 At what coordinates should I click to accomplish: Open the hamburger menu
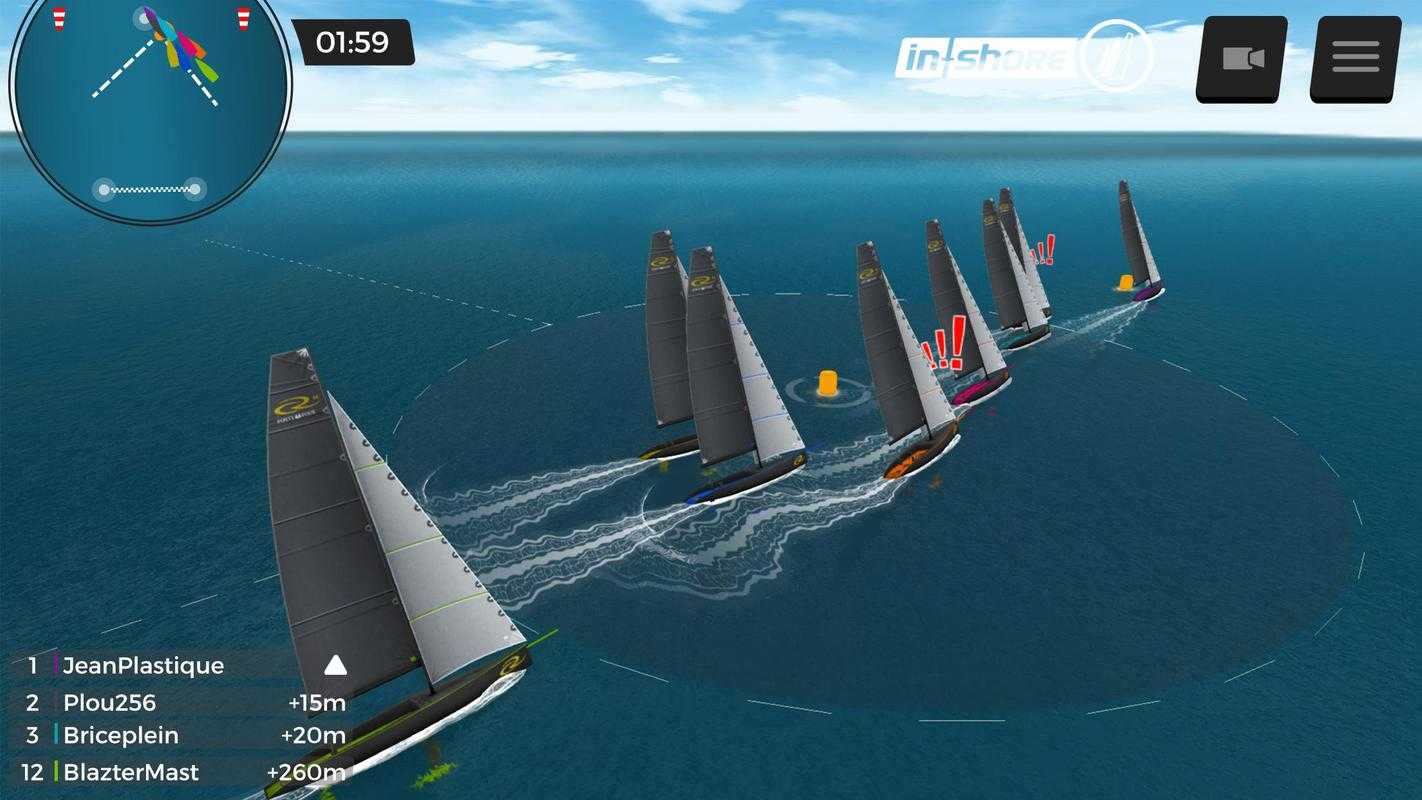[1355, 58]
